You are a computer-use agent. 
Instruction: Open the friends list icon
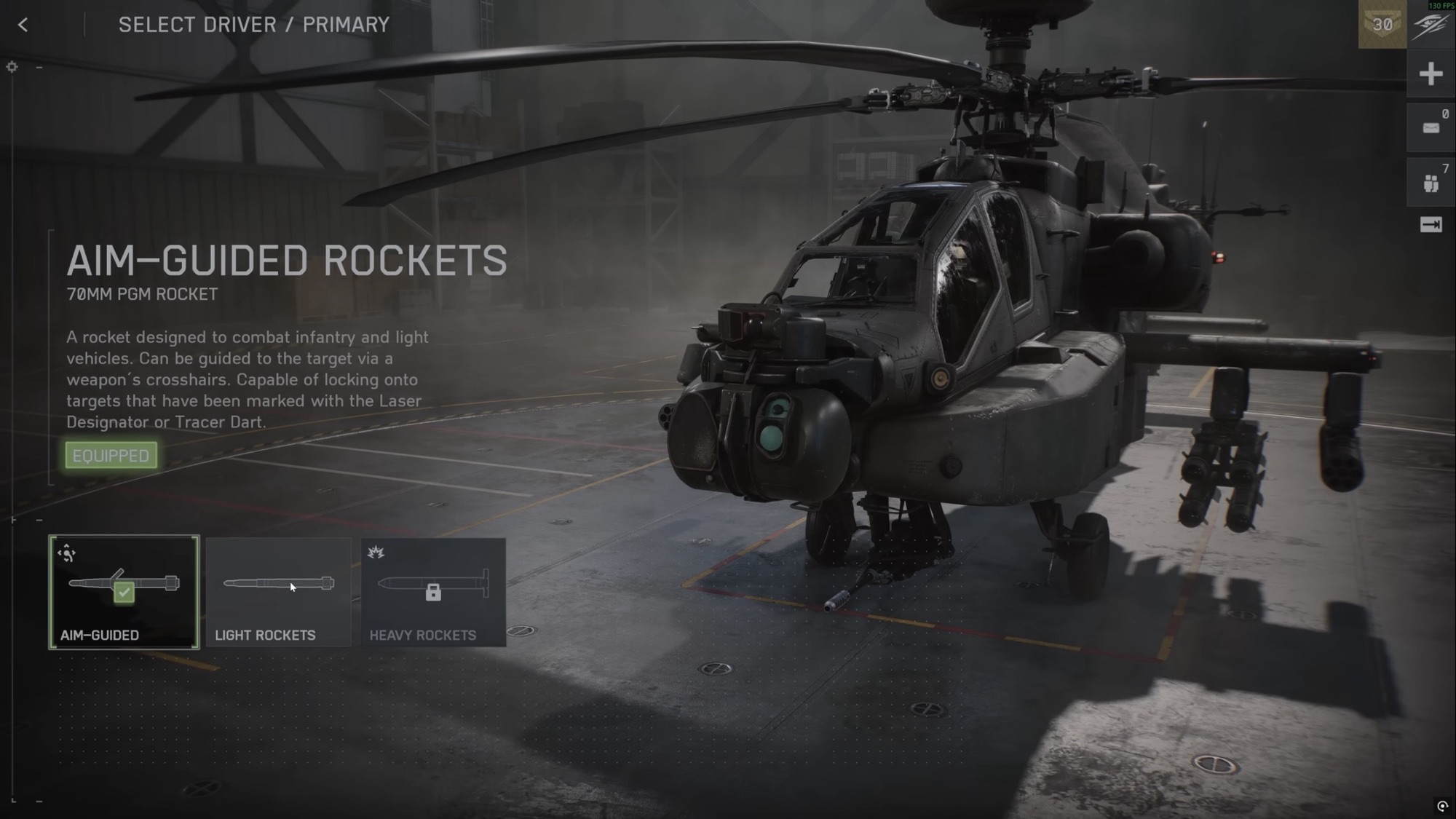[x=1431, y=183]
